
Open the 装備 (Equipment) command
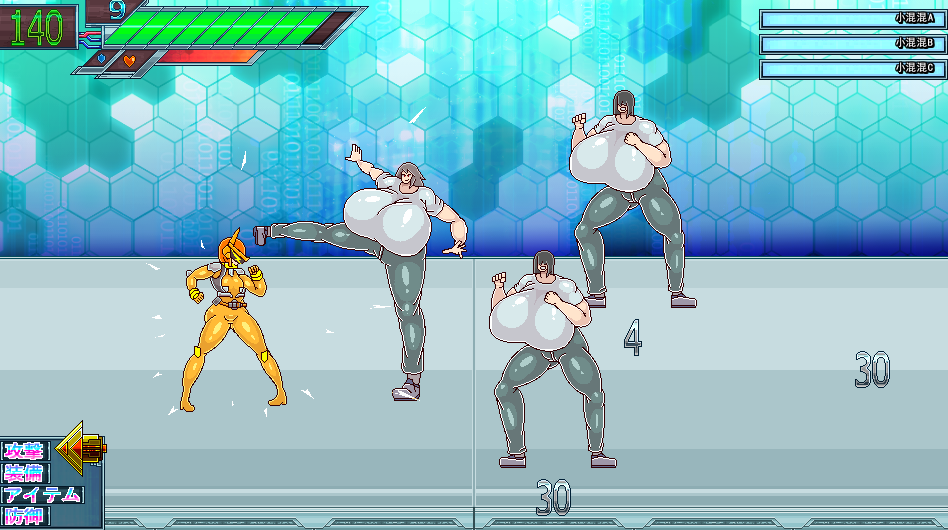point(26,472)
